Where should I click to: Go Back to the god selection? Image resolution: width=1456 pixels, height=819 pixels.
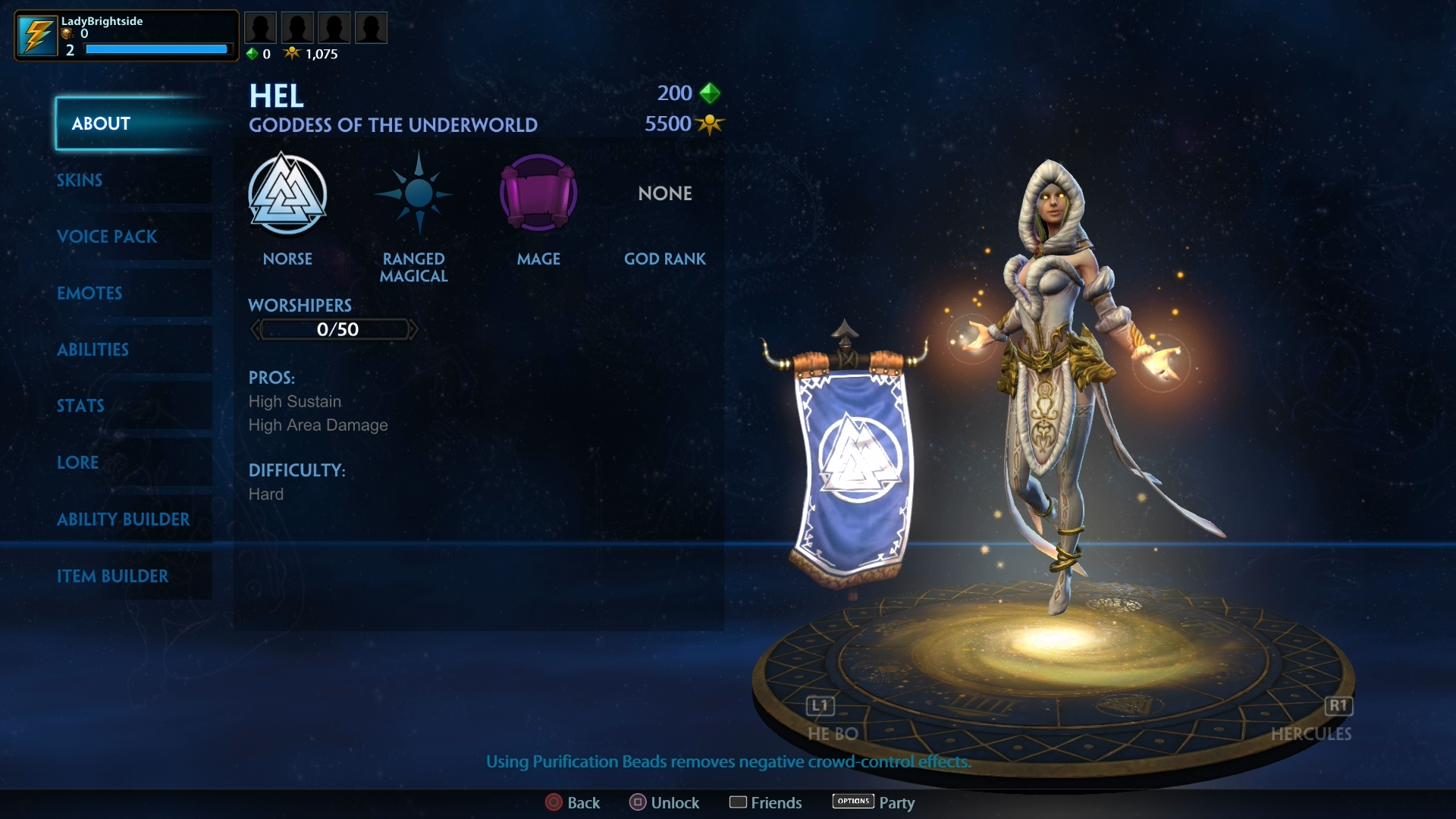573,802
